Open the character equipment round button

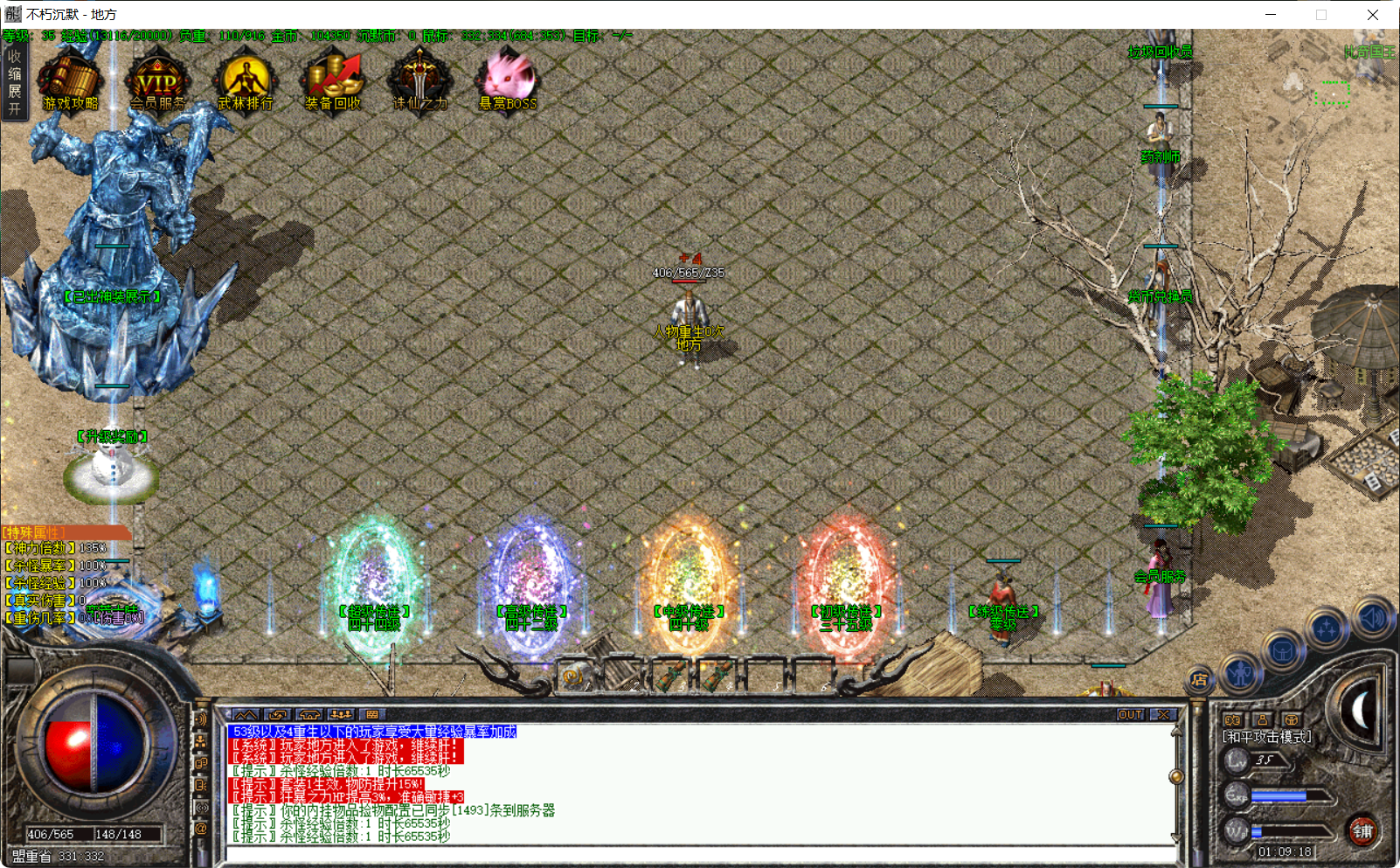1241,672
